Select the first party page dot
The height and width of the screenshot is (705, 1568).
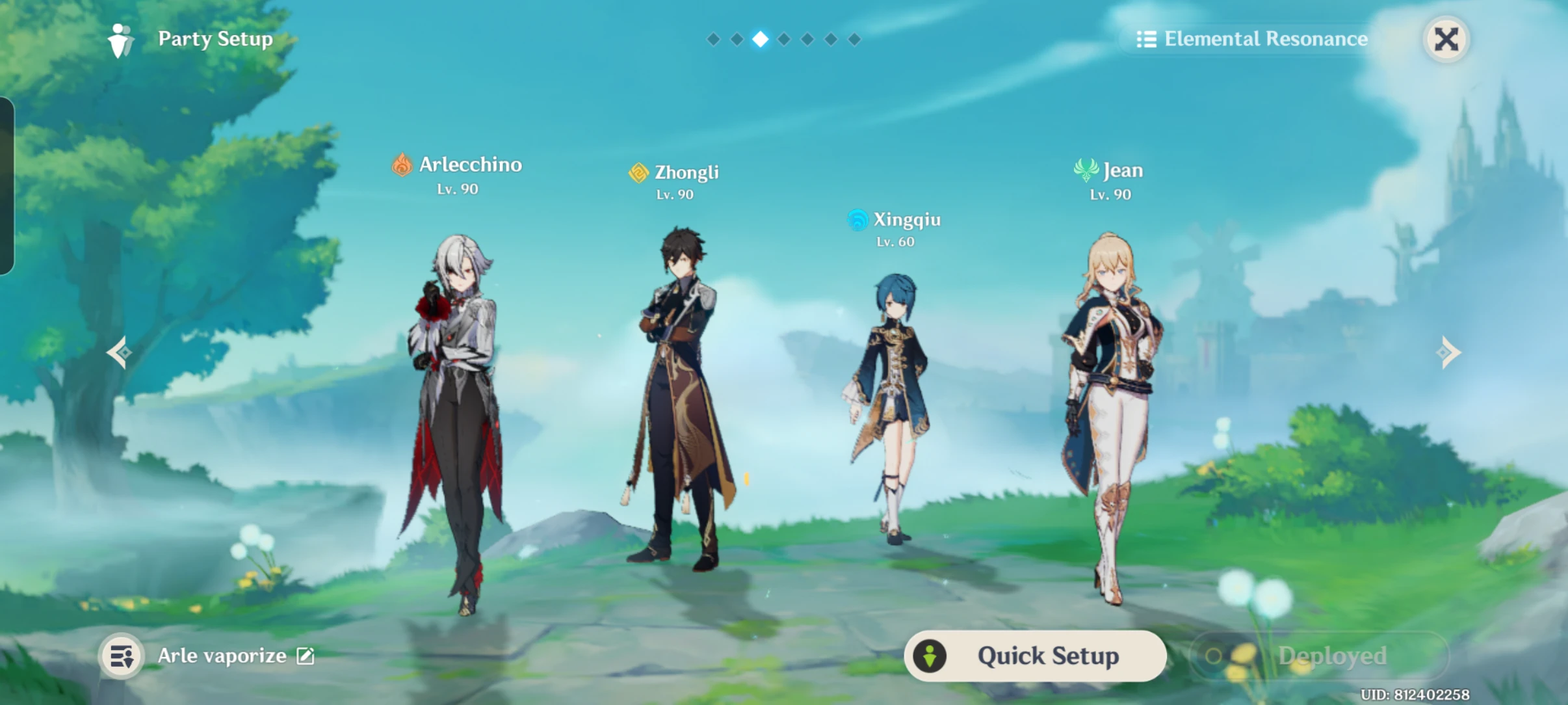(714, 38)
